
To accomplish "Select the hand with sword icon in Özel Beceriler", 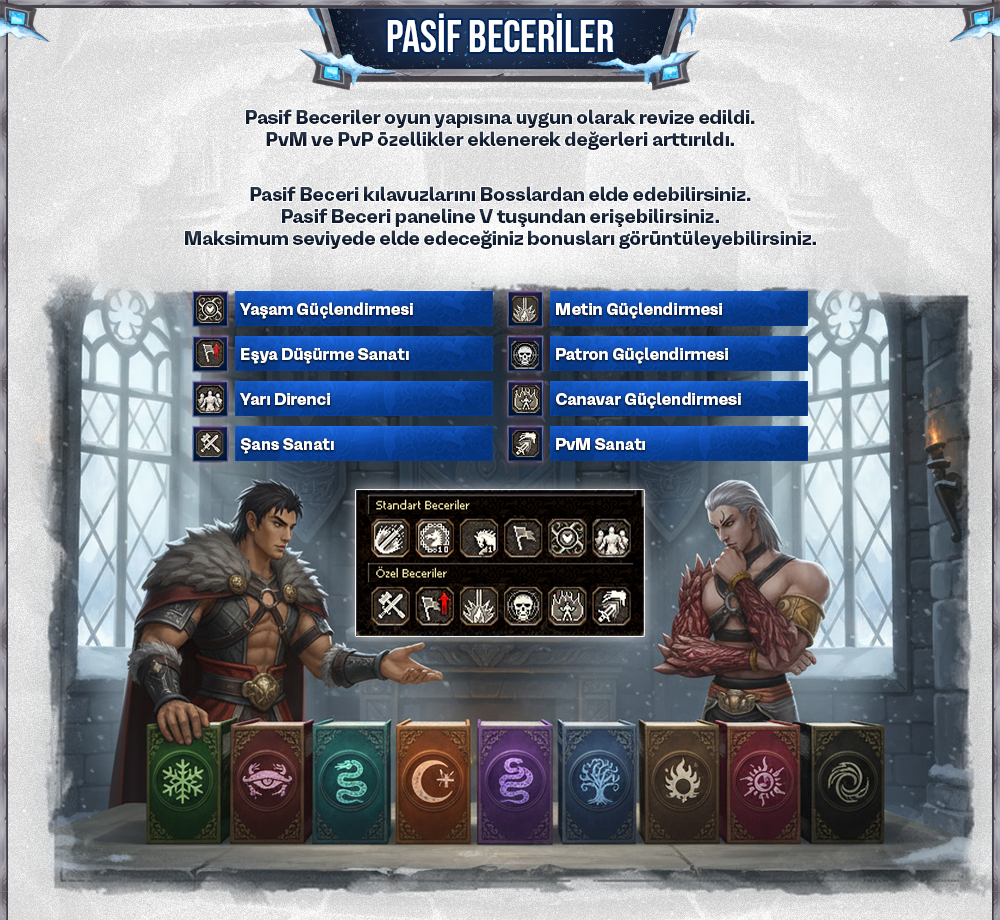I will point(611,606).
